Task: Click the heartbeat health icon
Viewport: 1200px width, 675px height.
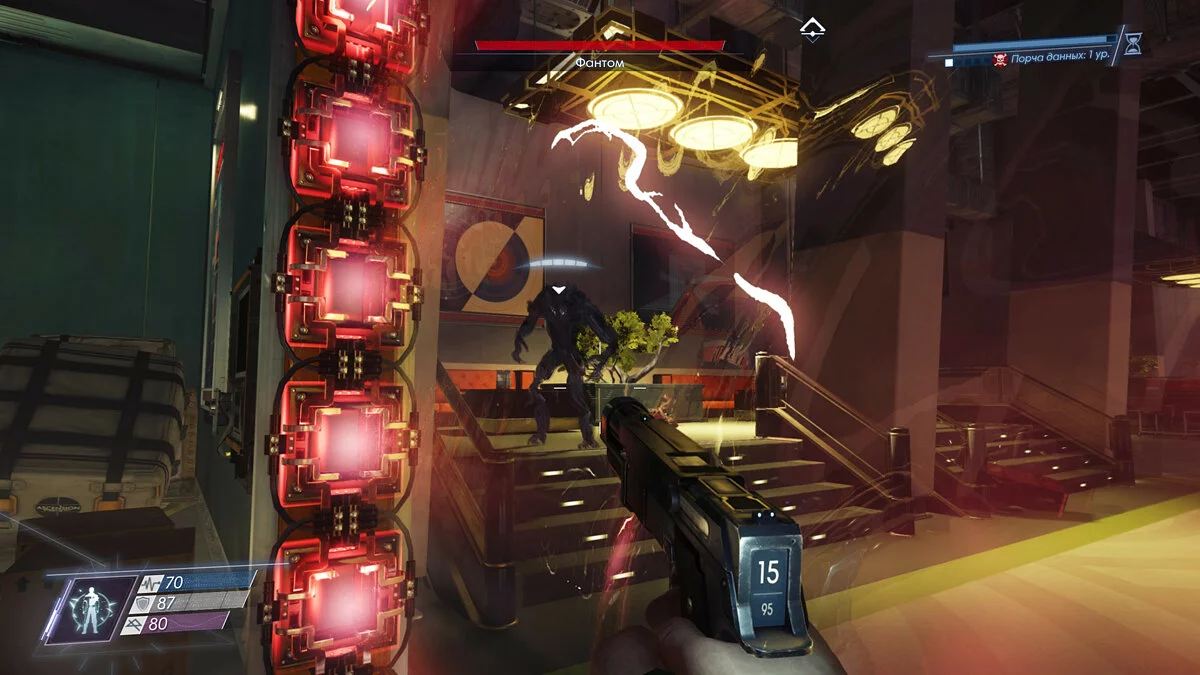Action: (x=152, y=582)
